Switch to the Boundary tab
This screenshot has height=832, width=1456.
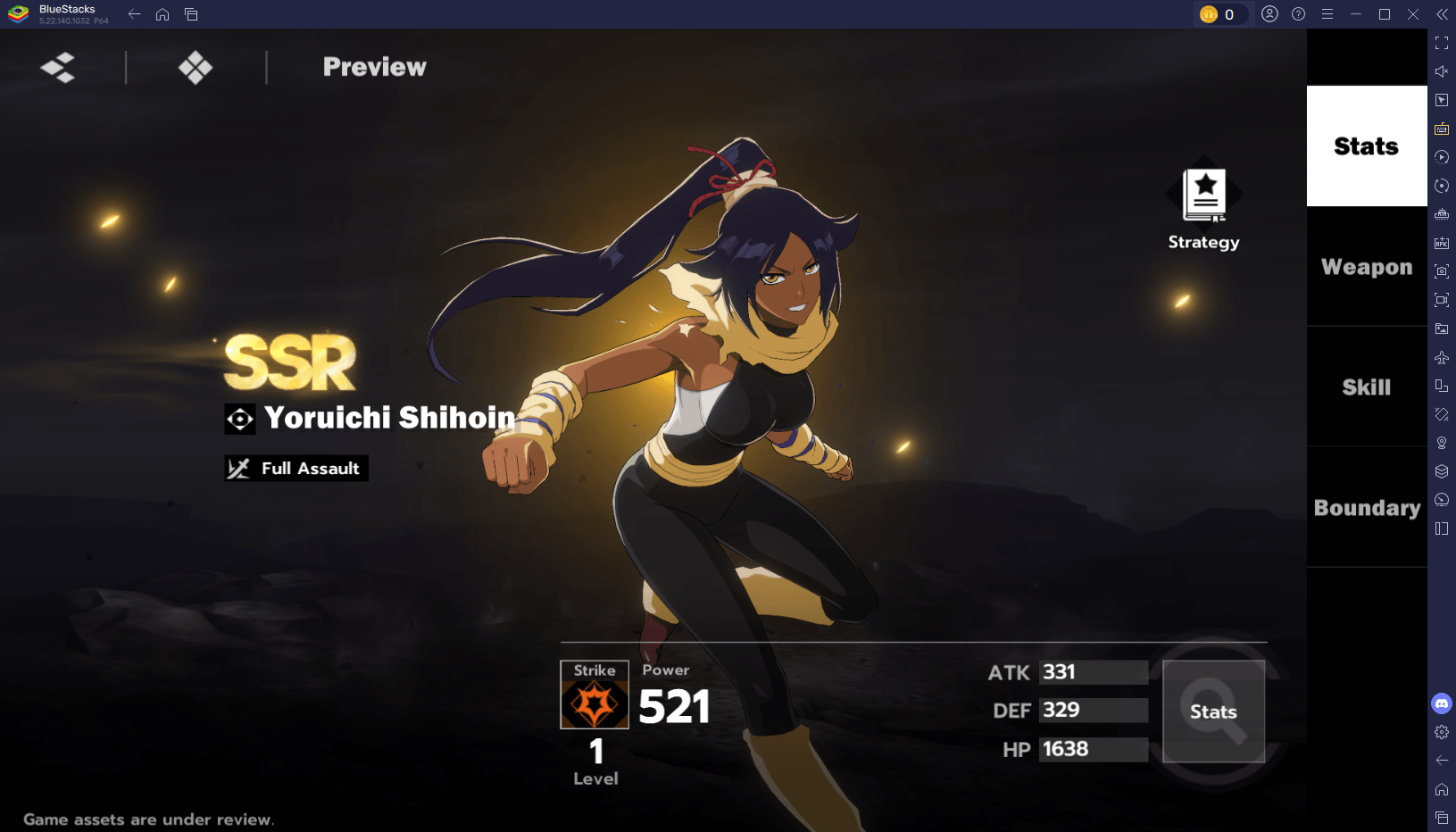click(x=1366, y=508)
